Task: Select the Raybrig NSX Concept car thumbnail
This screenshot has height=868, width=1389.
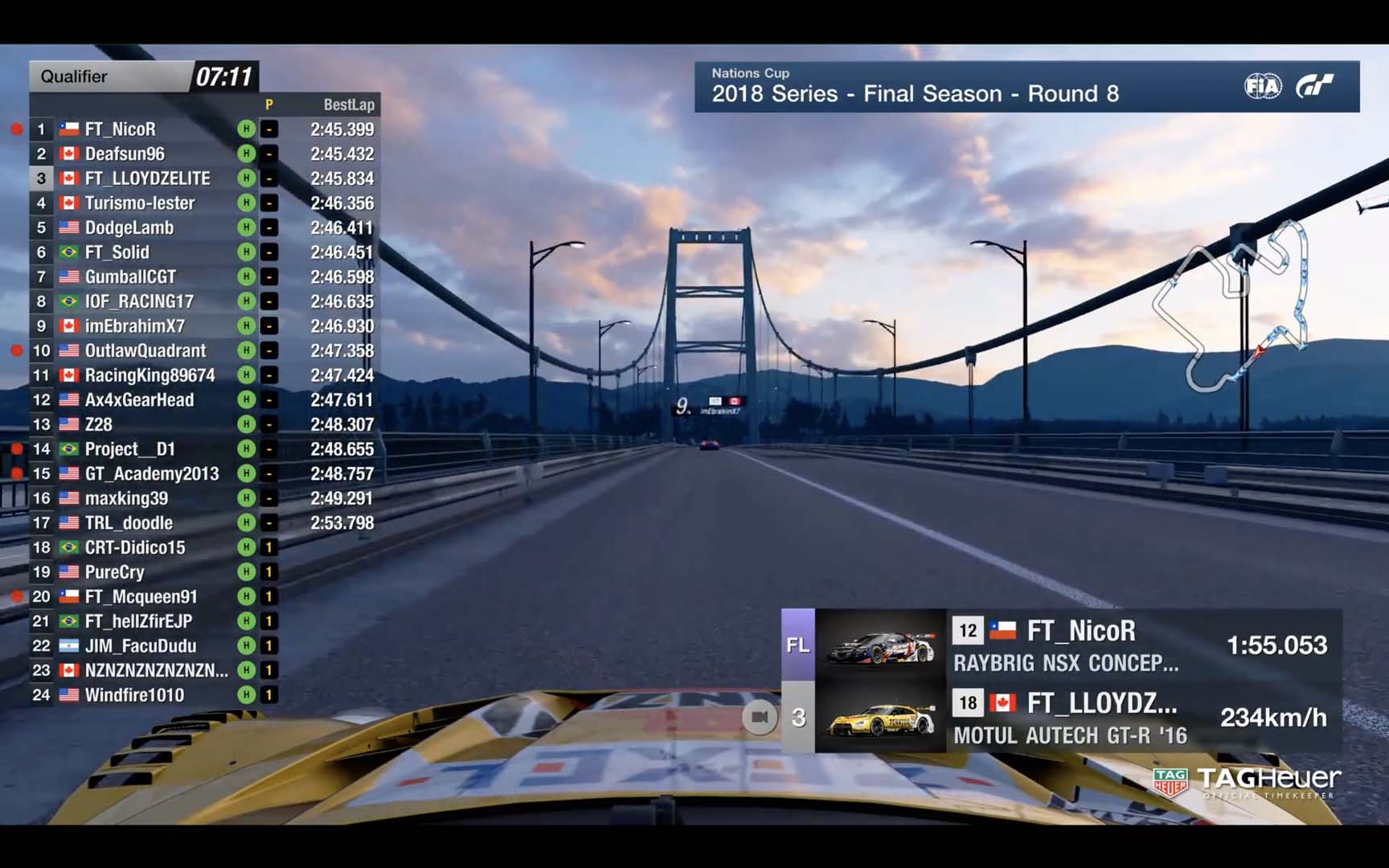Action: point(880,645)
